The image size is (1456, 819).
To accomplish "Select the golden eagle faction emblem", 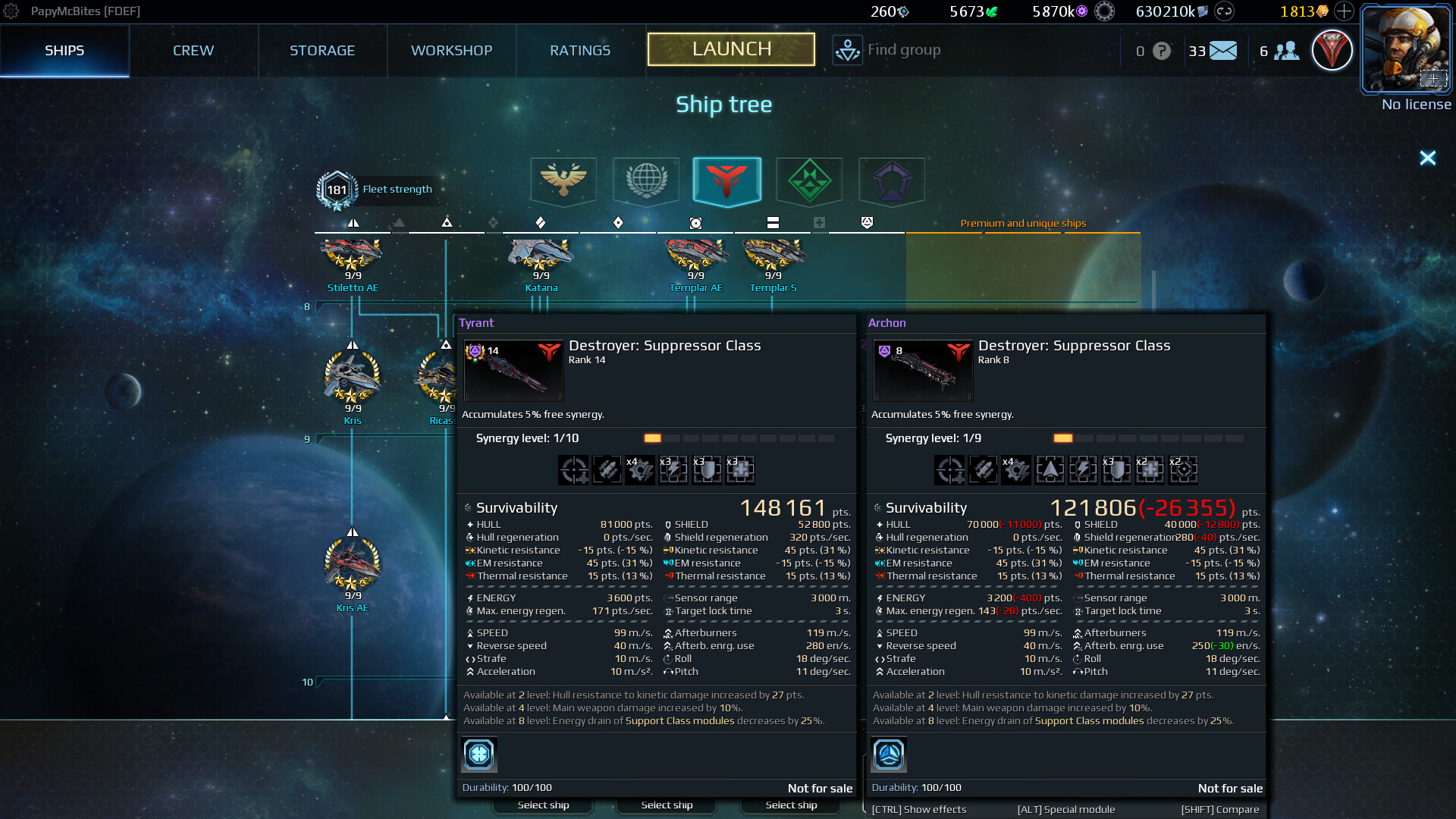I will 564,181.
